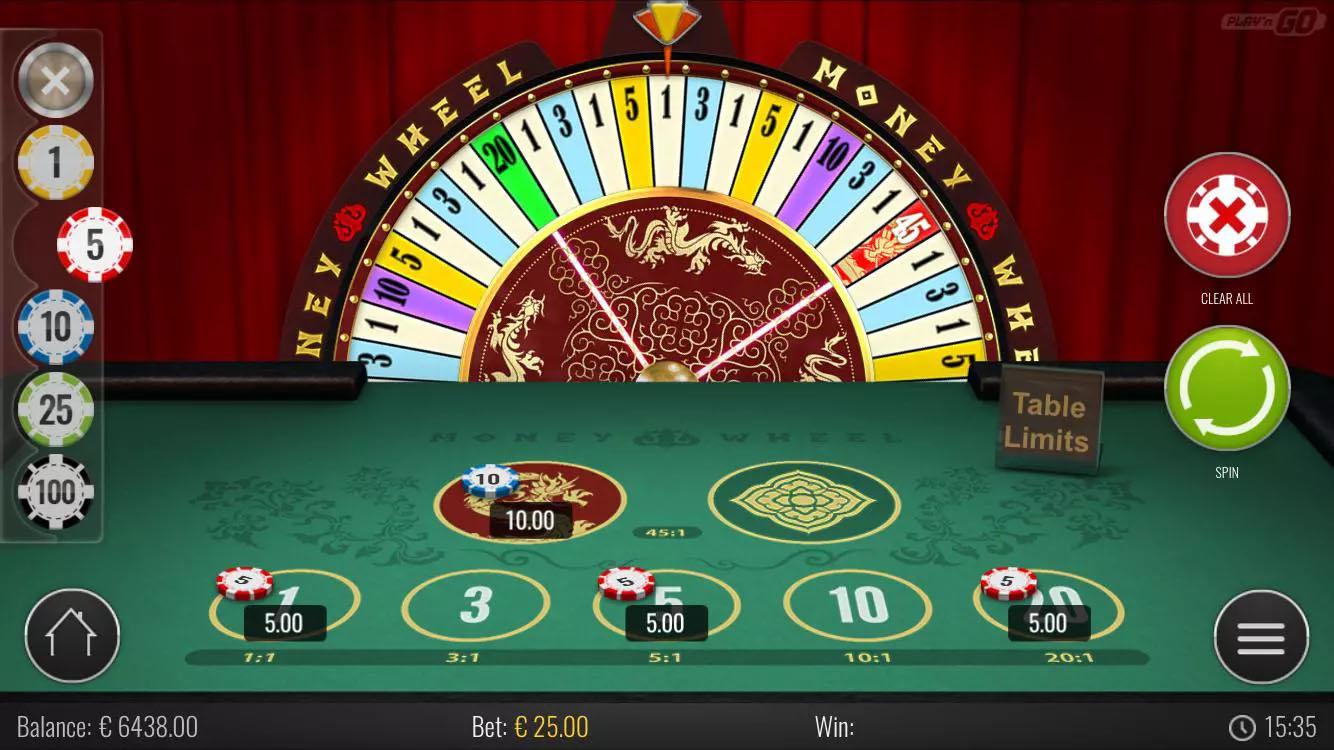
Task: Select the 10 value betting chip
Action: coord(55,327)
